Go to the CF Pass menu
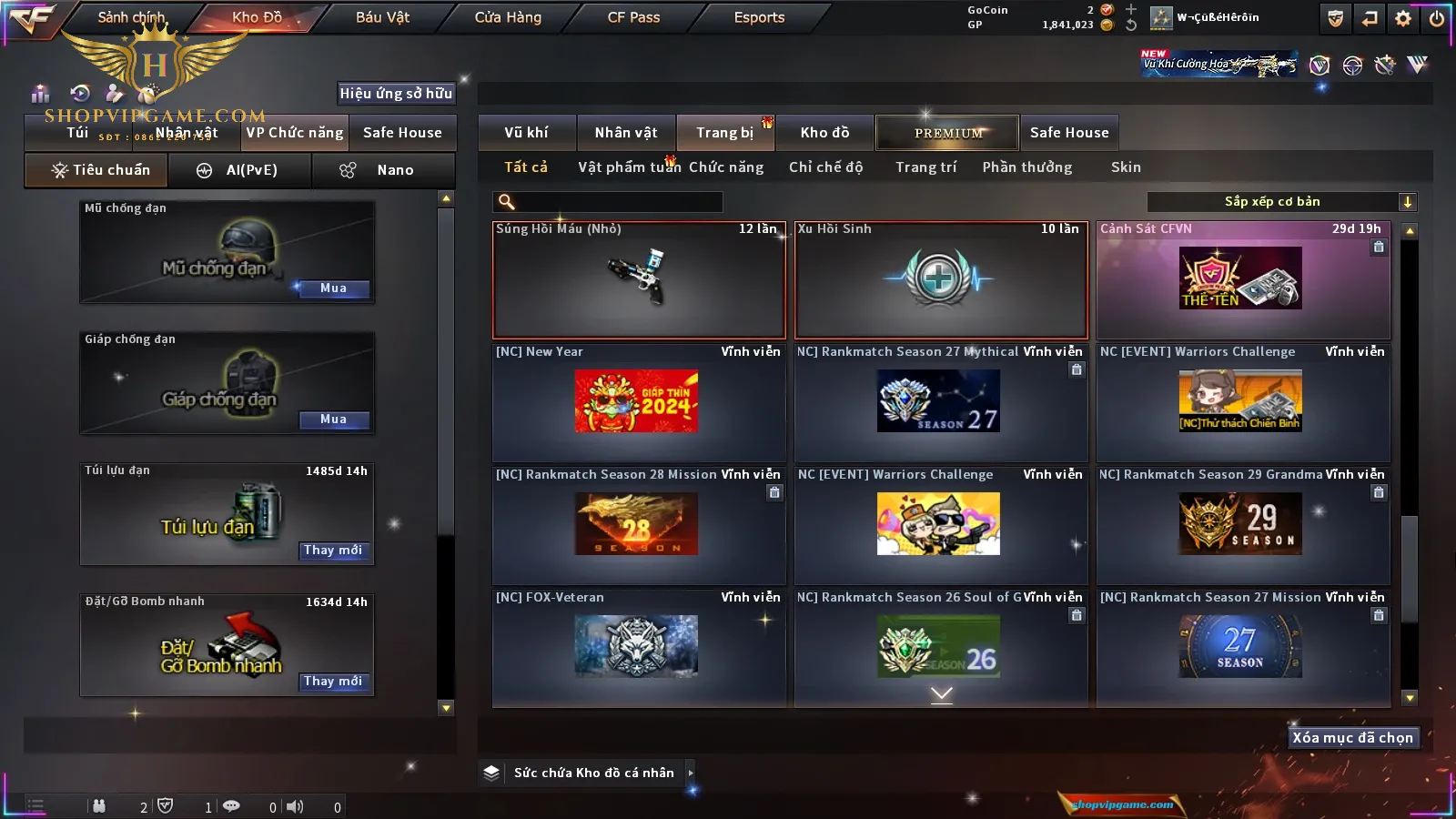The width and height of the screenshot is (1456, 819). pyautogui.click(x=633, y=17)
